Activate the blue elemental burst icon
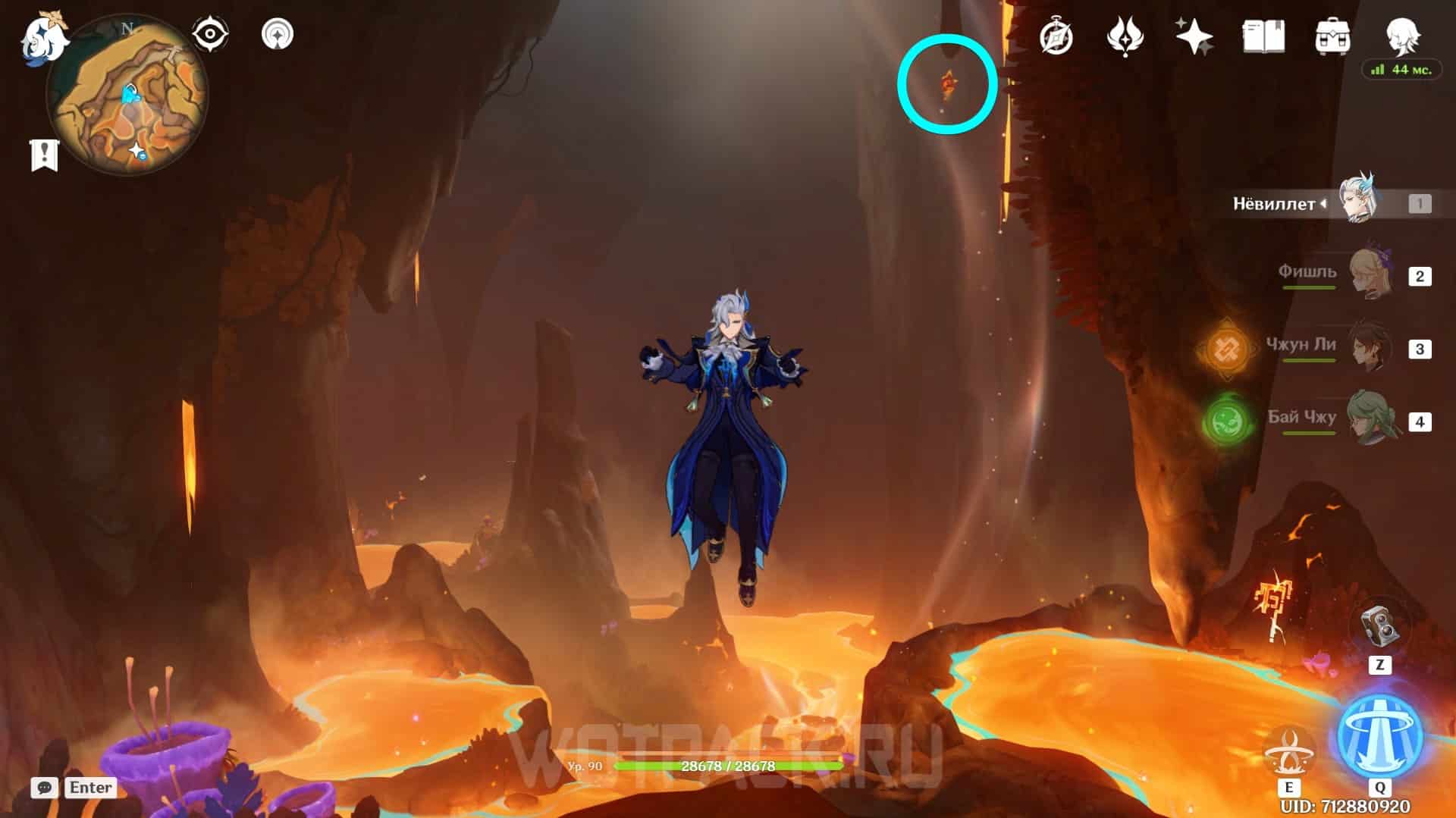Image resolution: width=1456 pixels, height=818 pixels. point(1379,735)
